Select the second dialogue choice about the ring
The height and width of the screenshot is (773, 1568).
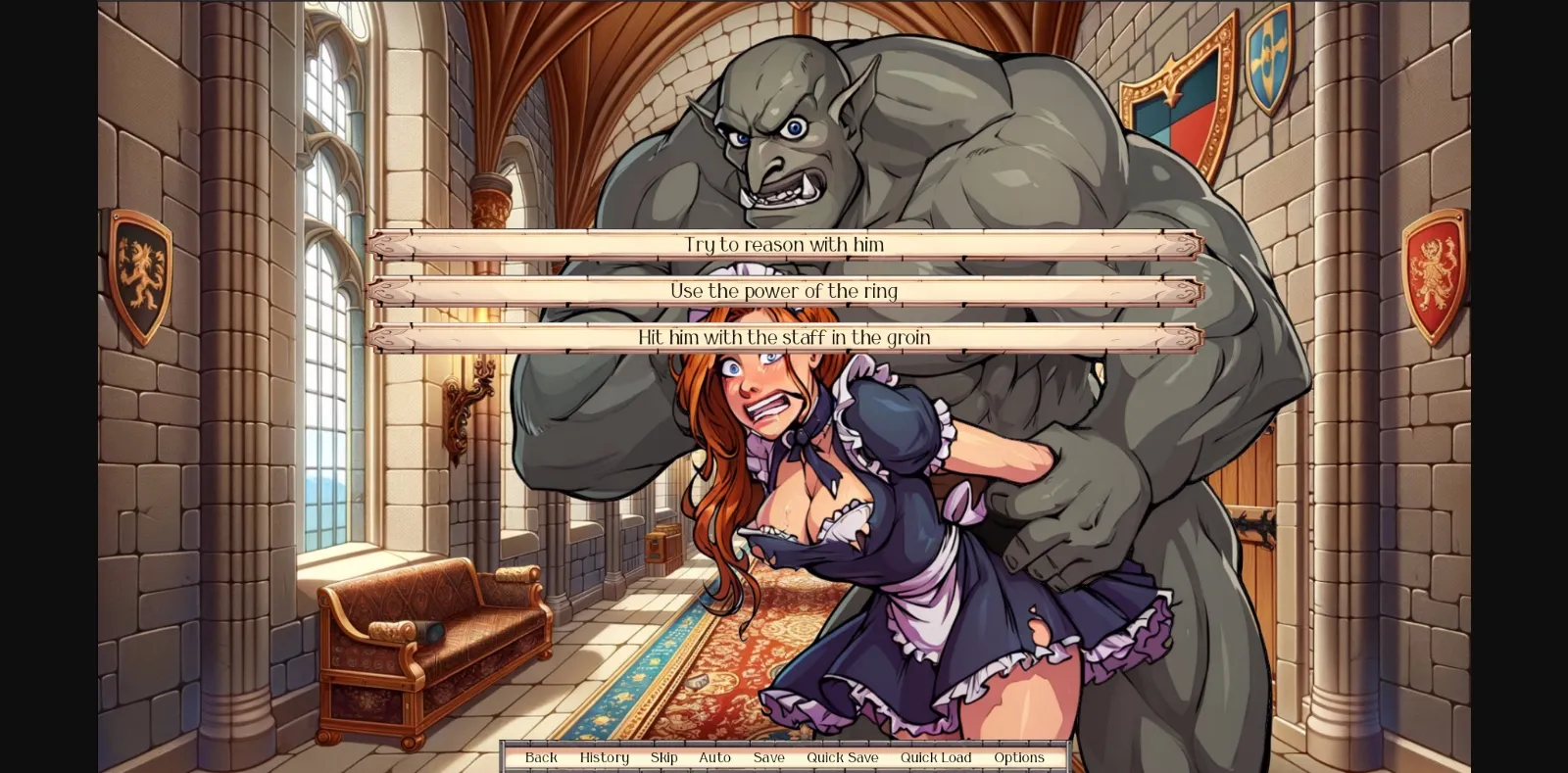pyautogui.click(x=784, y=290)
